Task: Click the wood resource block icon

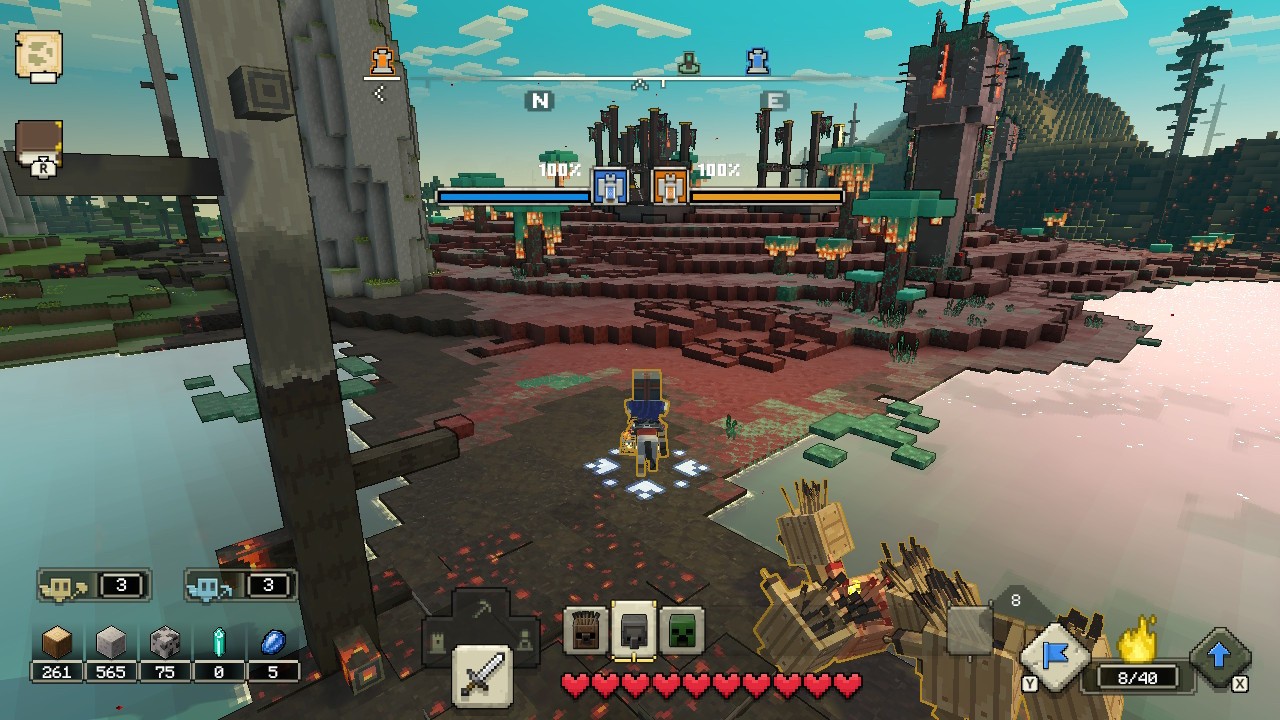Action: click(x=57, y=643)
